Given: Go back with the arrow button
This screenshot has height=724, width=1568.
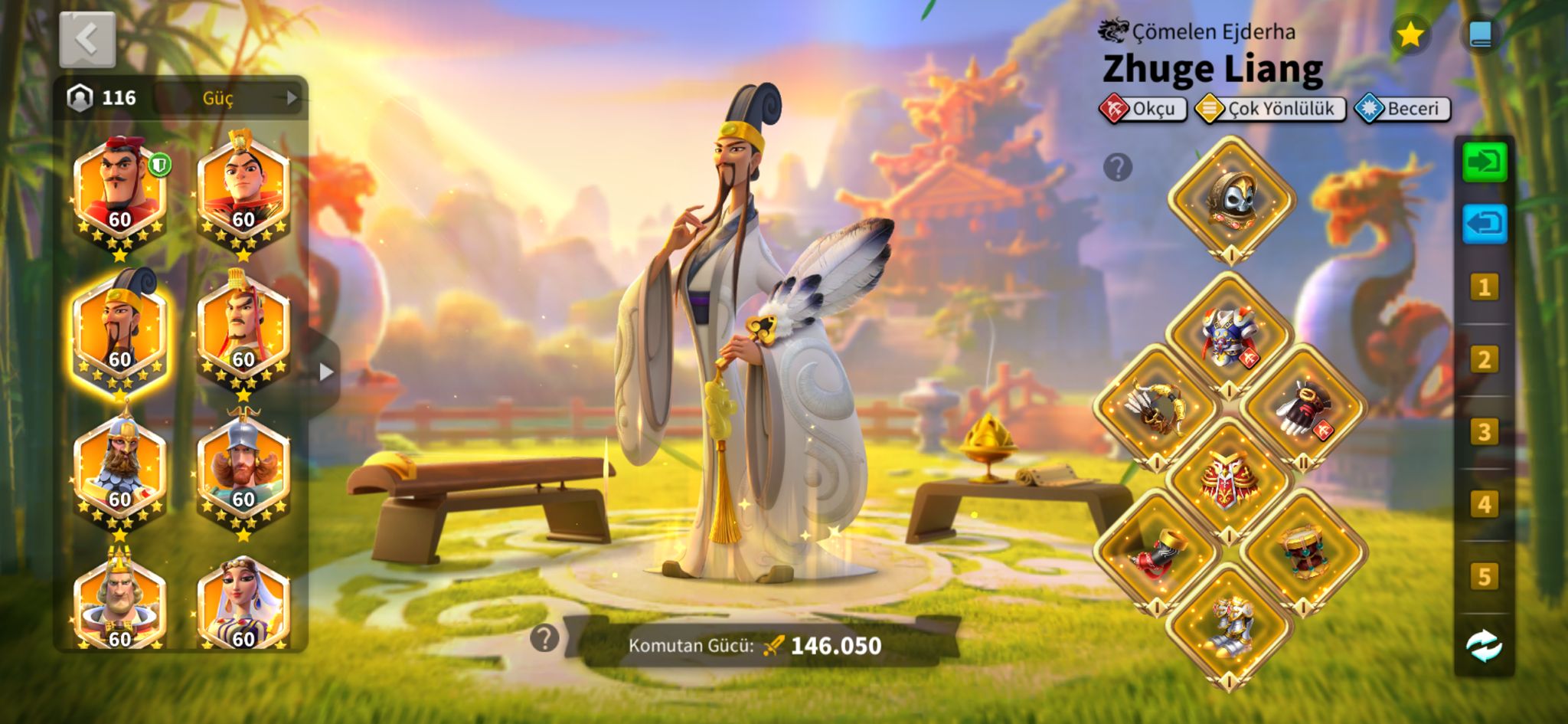Looking at the screenshot, I should click(87, 38).
